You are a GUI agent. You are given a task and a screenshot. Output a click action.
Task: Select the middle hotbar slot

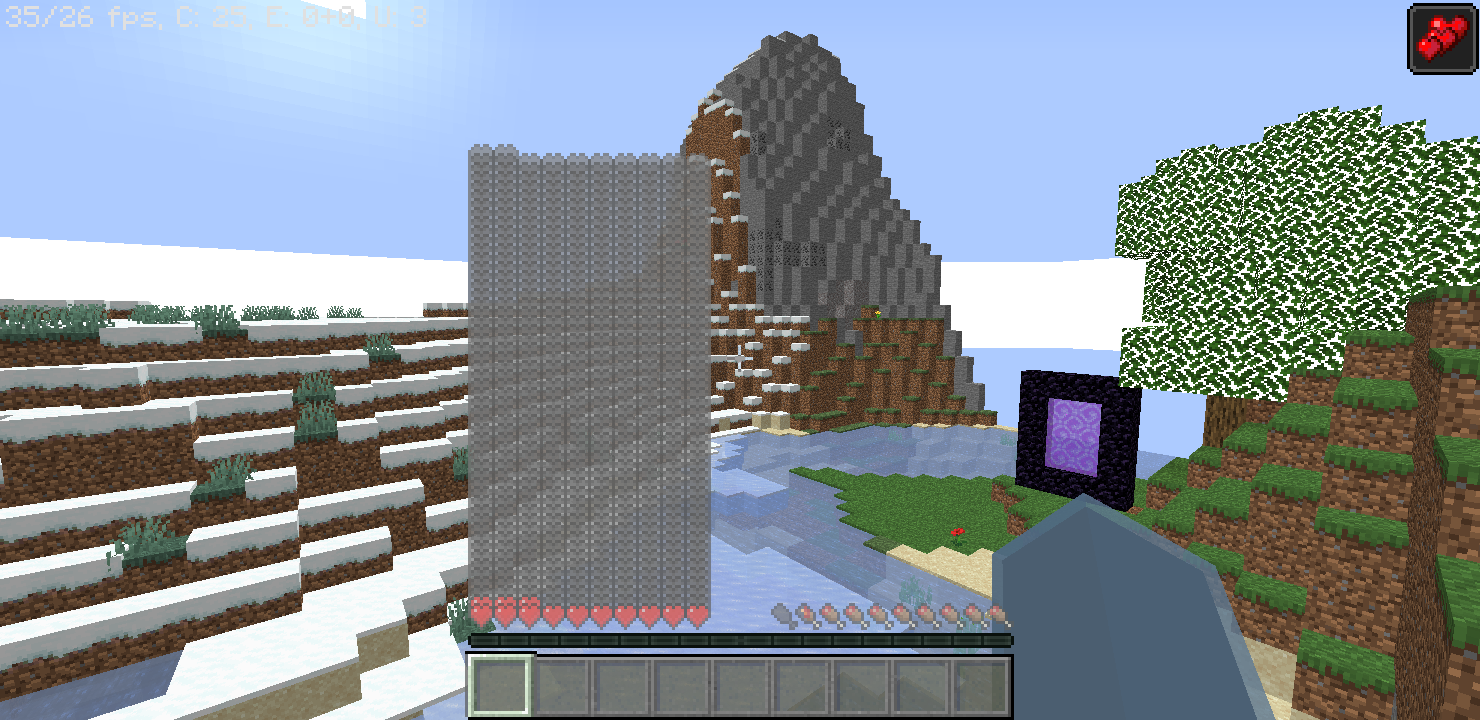(740, 684)
